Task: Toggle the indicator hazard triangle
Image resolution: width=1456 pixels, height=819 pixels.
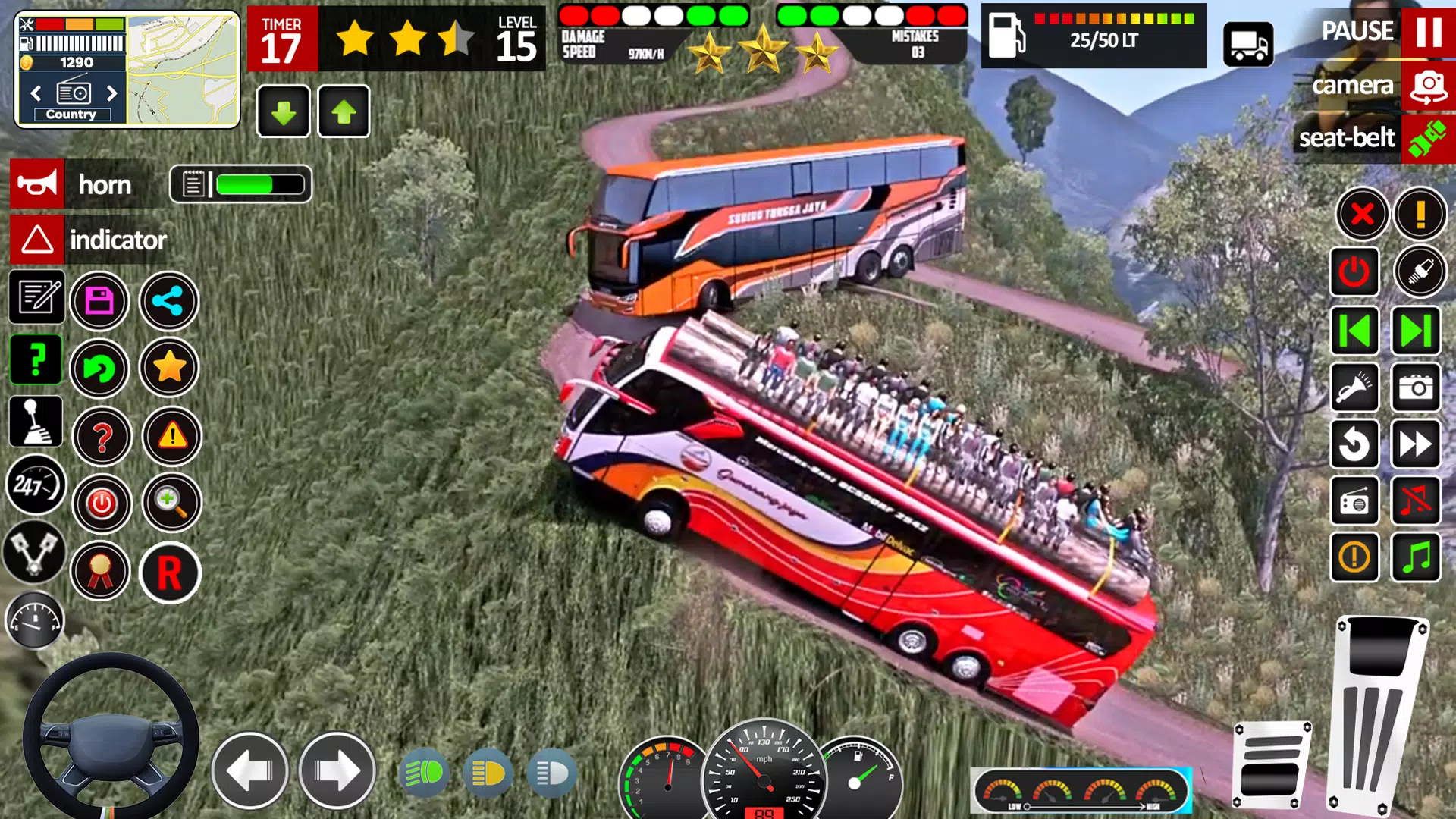Action: pyautogui.click(x=36, y=240)
